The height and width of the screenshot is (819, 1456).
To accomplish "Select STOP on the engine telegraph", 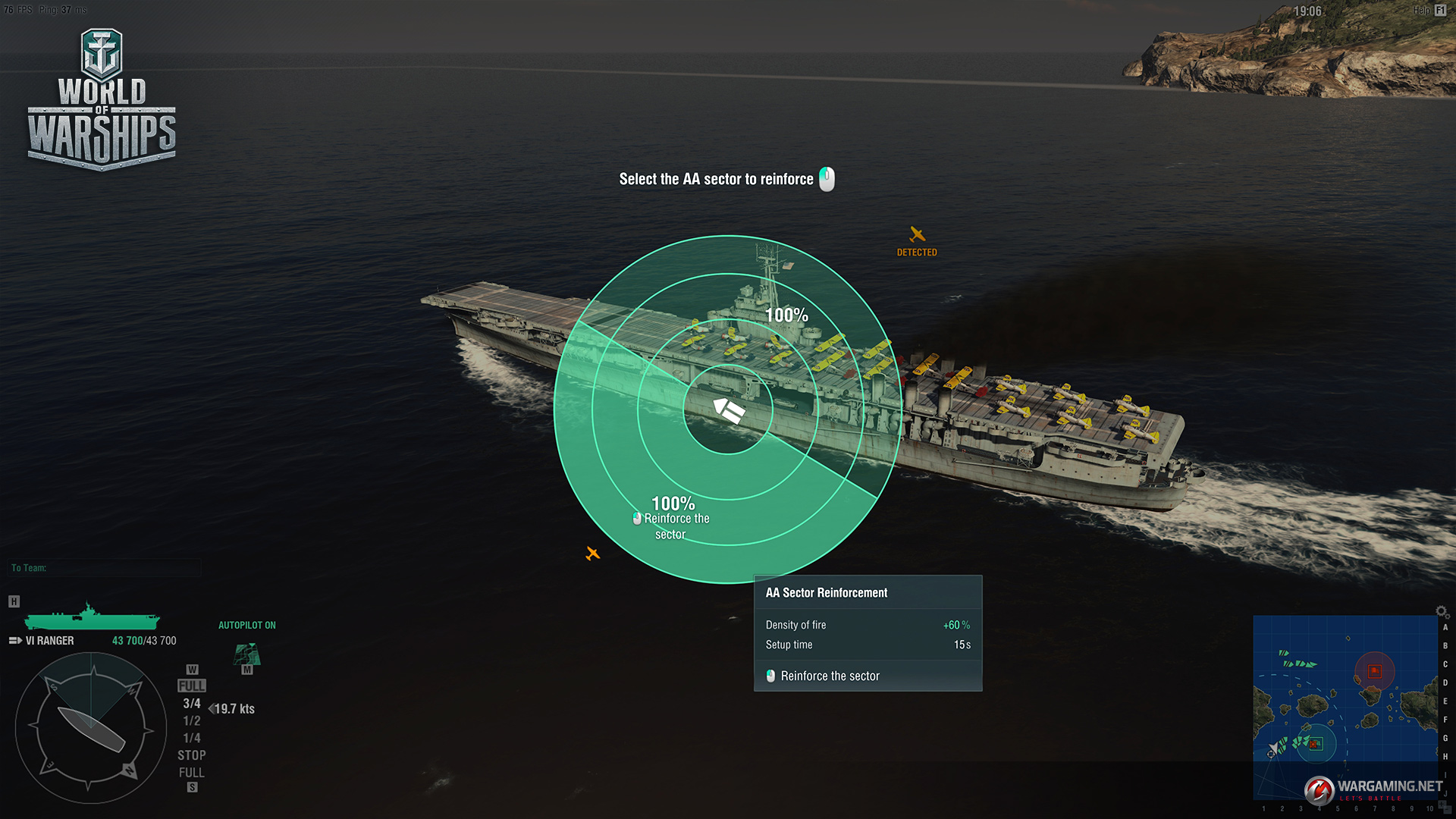I will (x=192, y=755).
